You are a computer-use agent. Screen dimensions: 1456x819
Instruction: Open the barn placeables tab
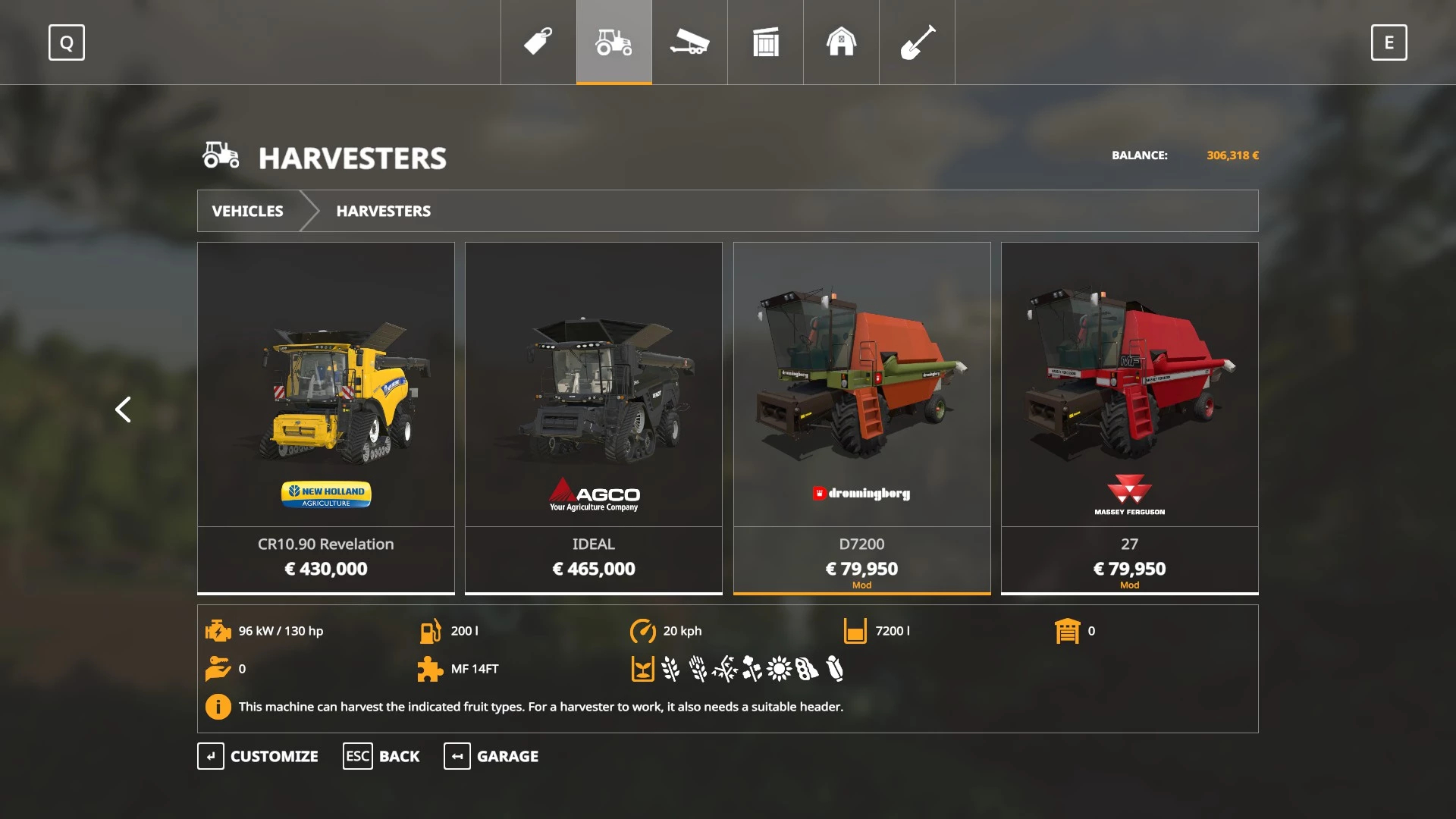(x=841, y=42)
